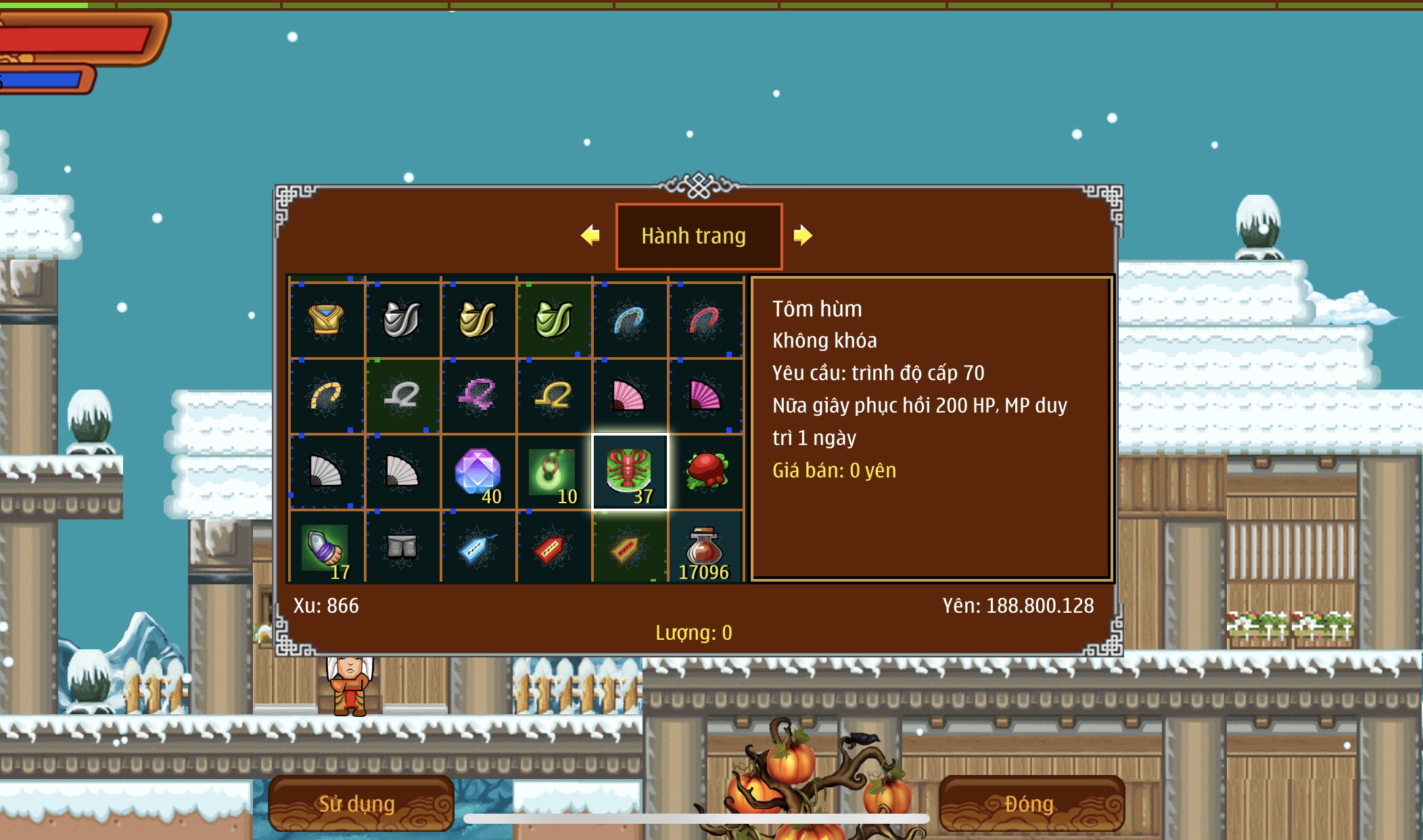Select the lobster Tôm hùm slot
The height and width of the screenshot is (840, 1423).
click(x=630, y=471)
